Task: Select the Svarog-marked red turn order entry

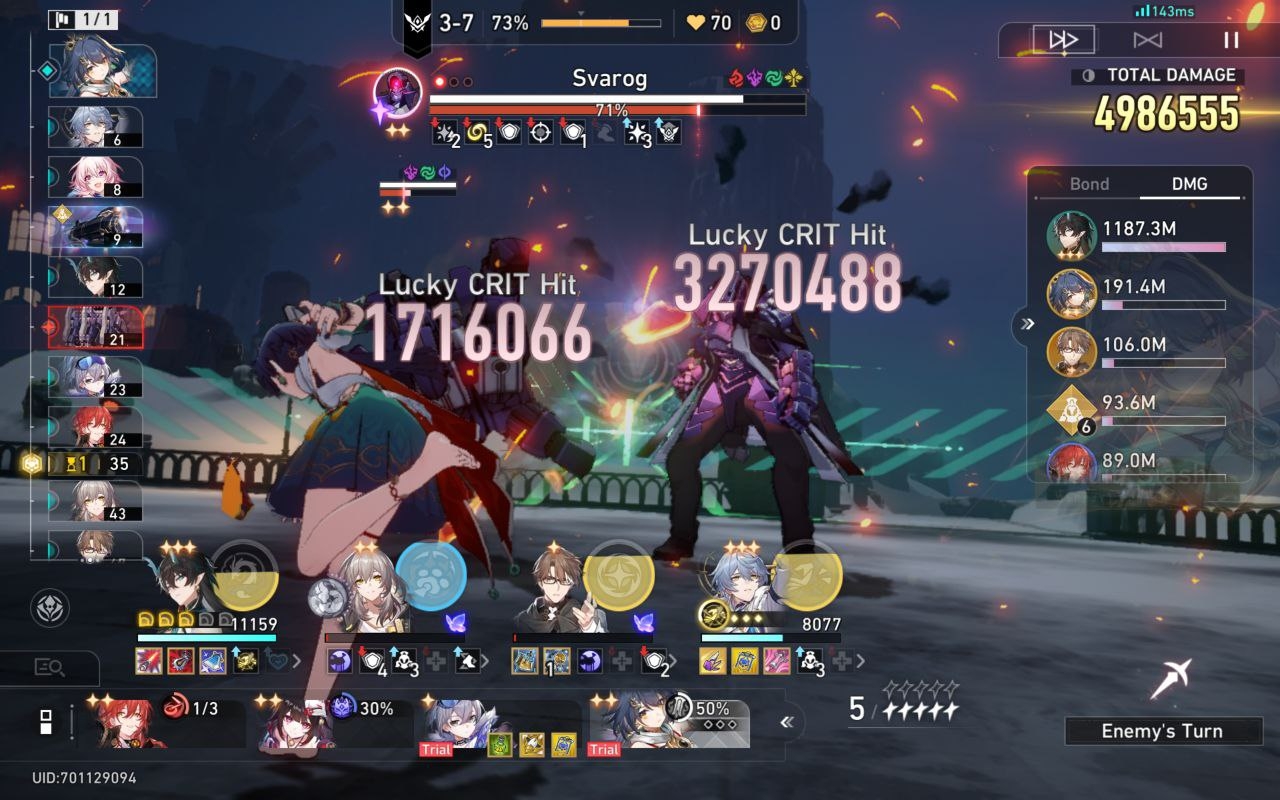Action: coord(94,327)
